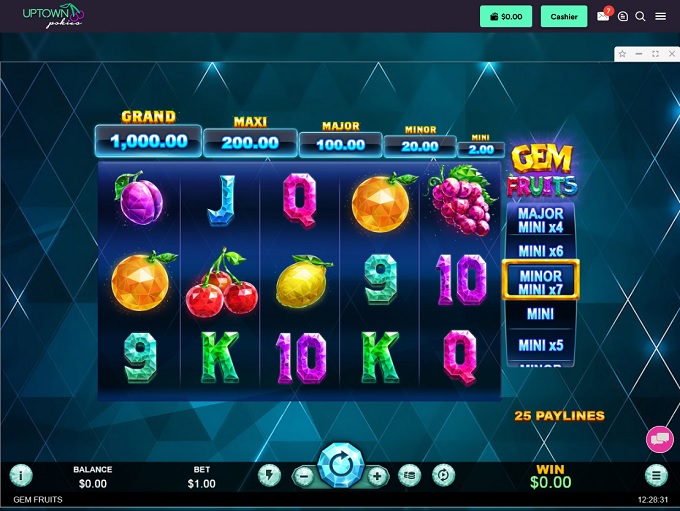Viewport: 680px width, 511px height.
Task: Open the mail inbox with 7 notifications
Action: coord(603,16)
